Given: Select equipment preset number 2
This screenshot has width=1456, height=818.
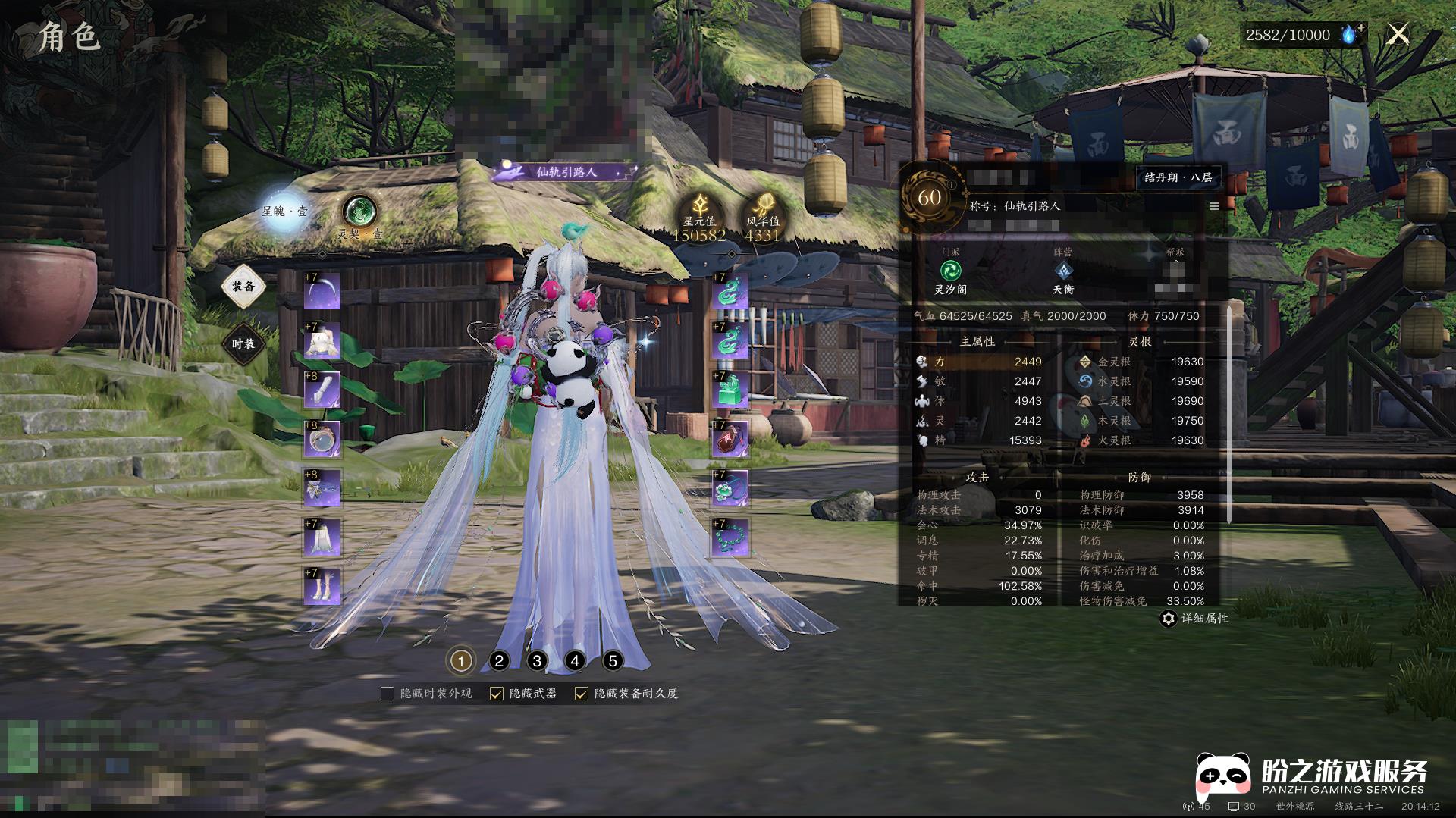Looking at the screenshot, I should tap(499, 661).
